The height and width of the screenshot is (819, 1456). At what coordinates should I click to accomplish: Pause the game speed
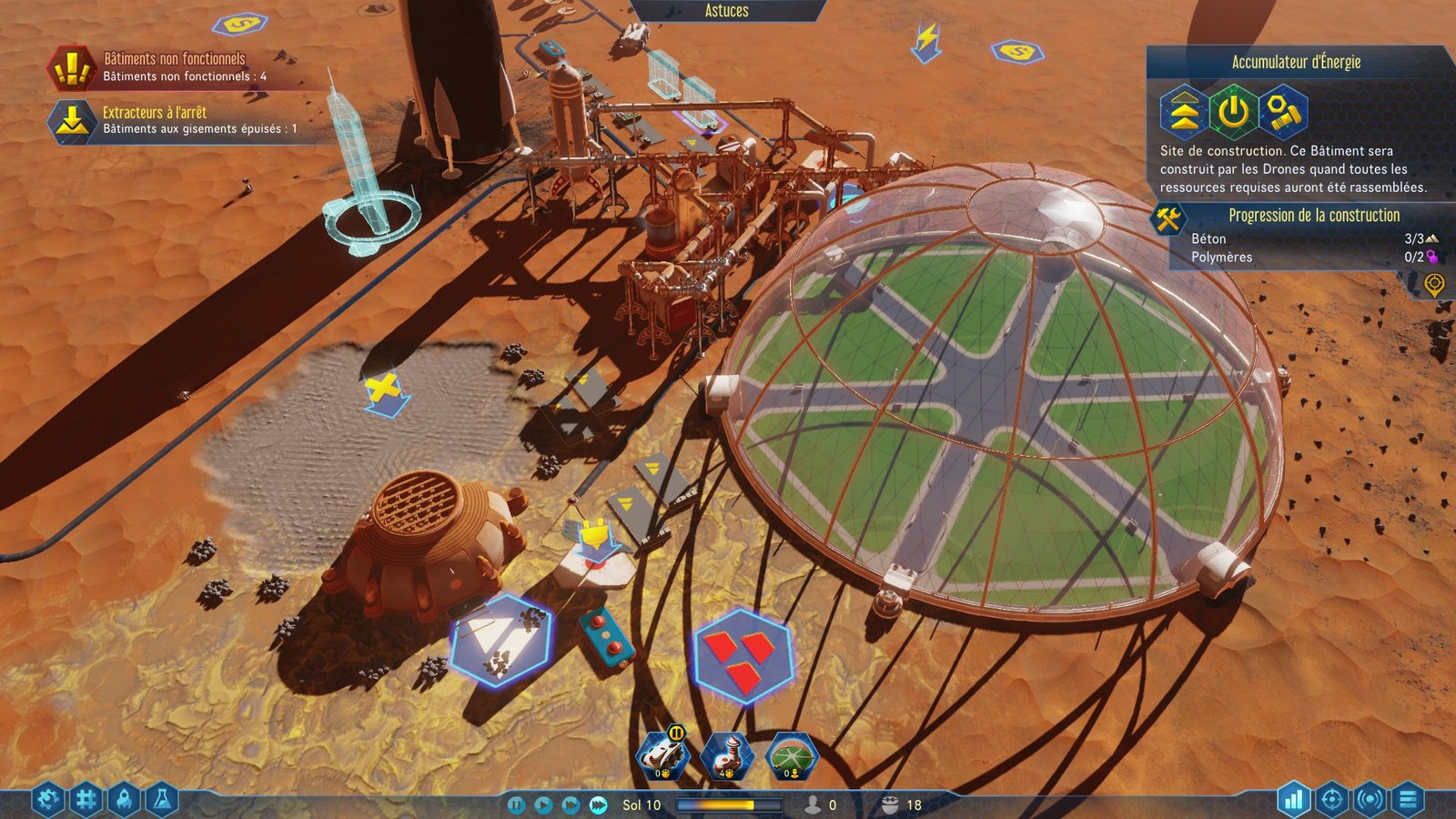(x=516, y=805)
